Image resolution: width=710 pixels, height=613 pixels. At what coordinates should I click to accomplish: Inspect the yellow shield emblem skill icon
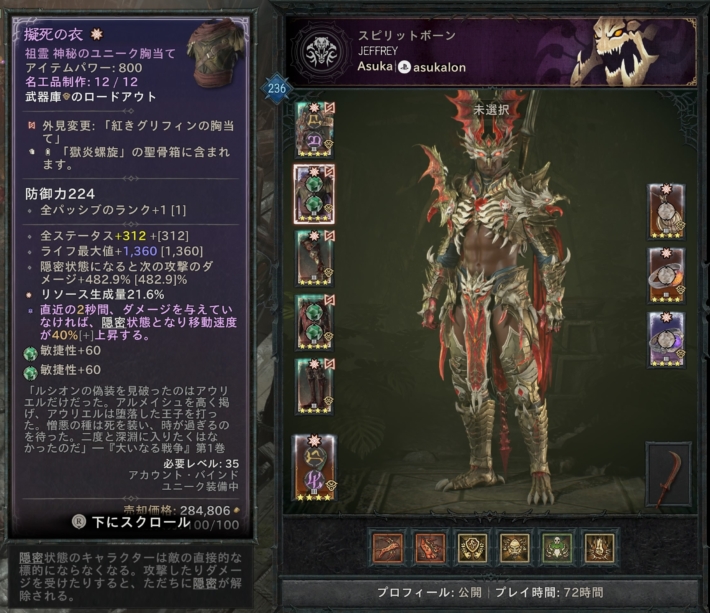click(x=472, y=546)
